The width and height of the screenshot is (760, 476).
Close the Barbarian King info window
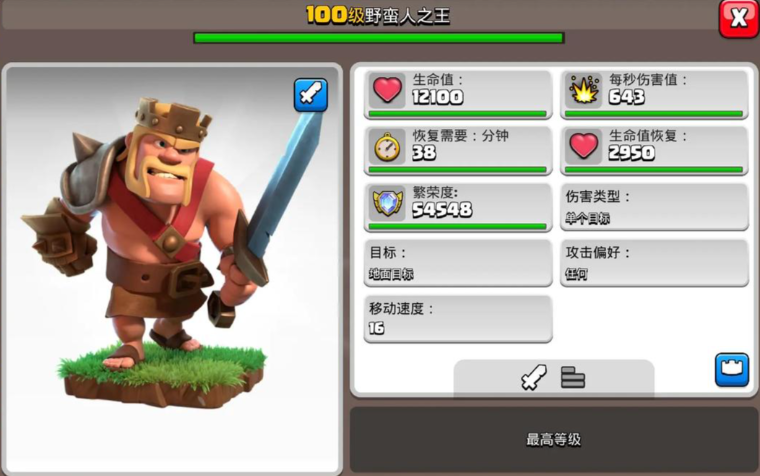click(x=738, y=18)
